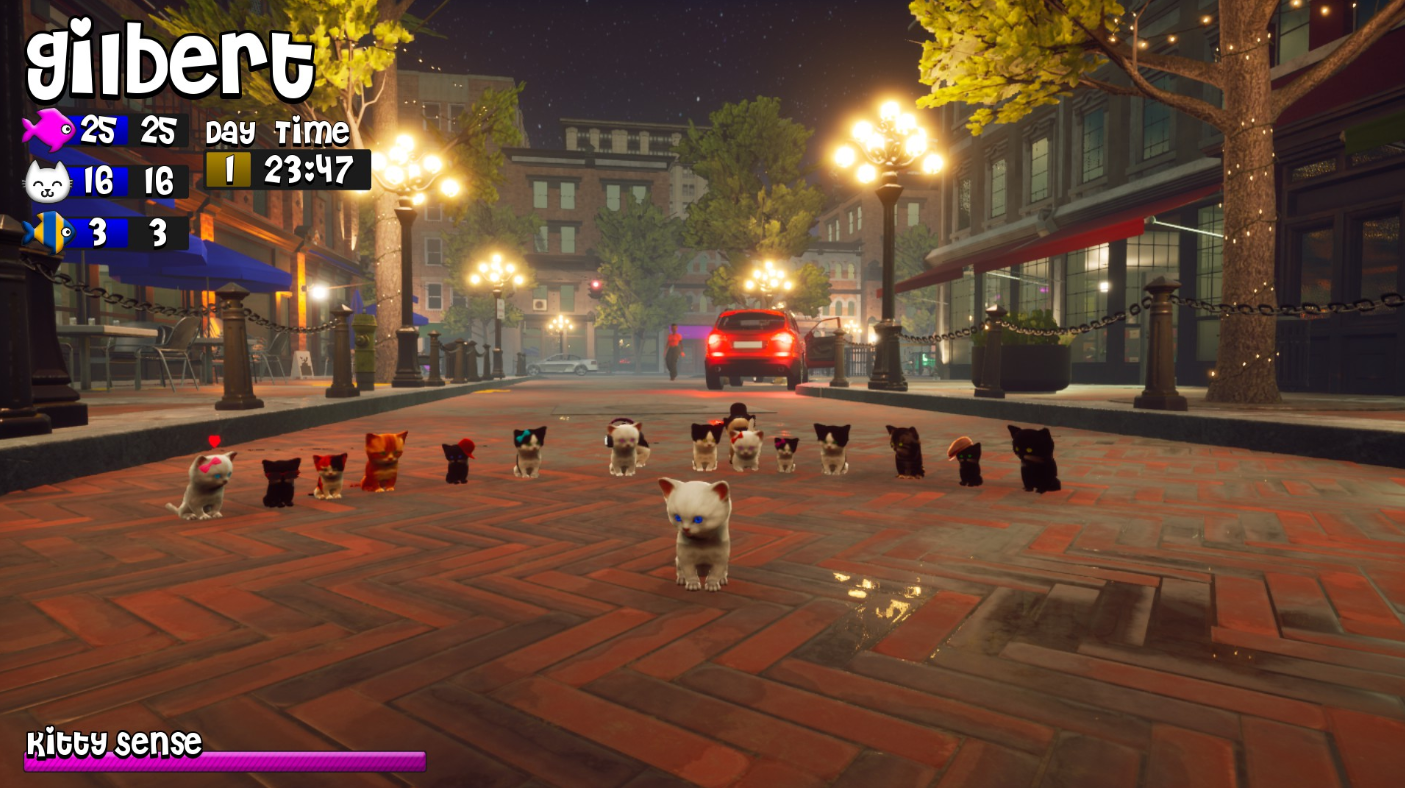Click the blue and yellow striped fish icon
The image size is (1405, 788).
tap(48, 232)
